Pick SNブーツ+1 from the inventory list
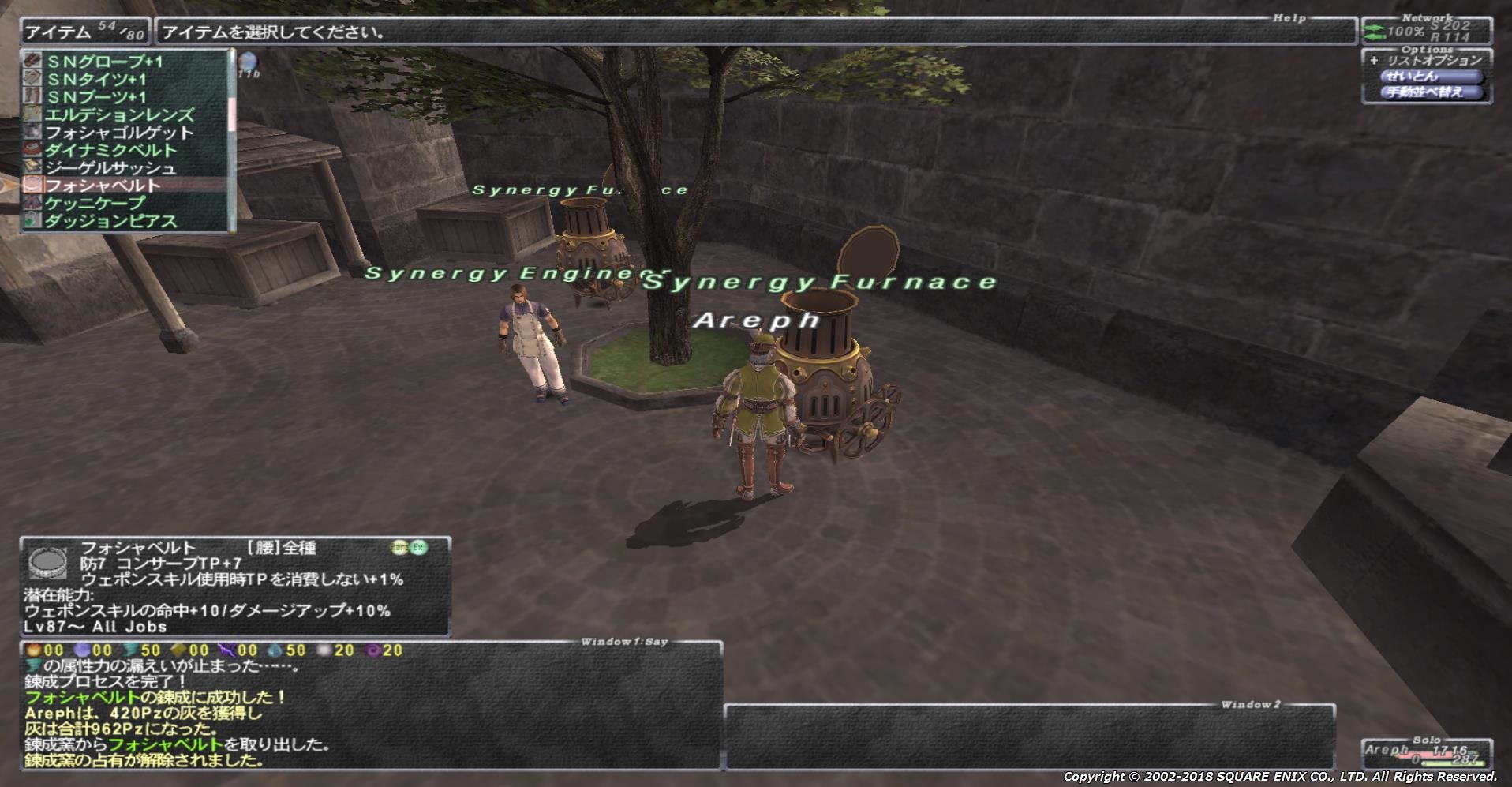1512x787 pixels. (96, 97)
